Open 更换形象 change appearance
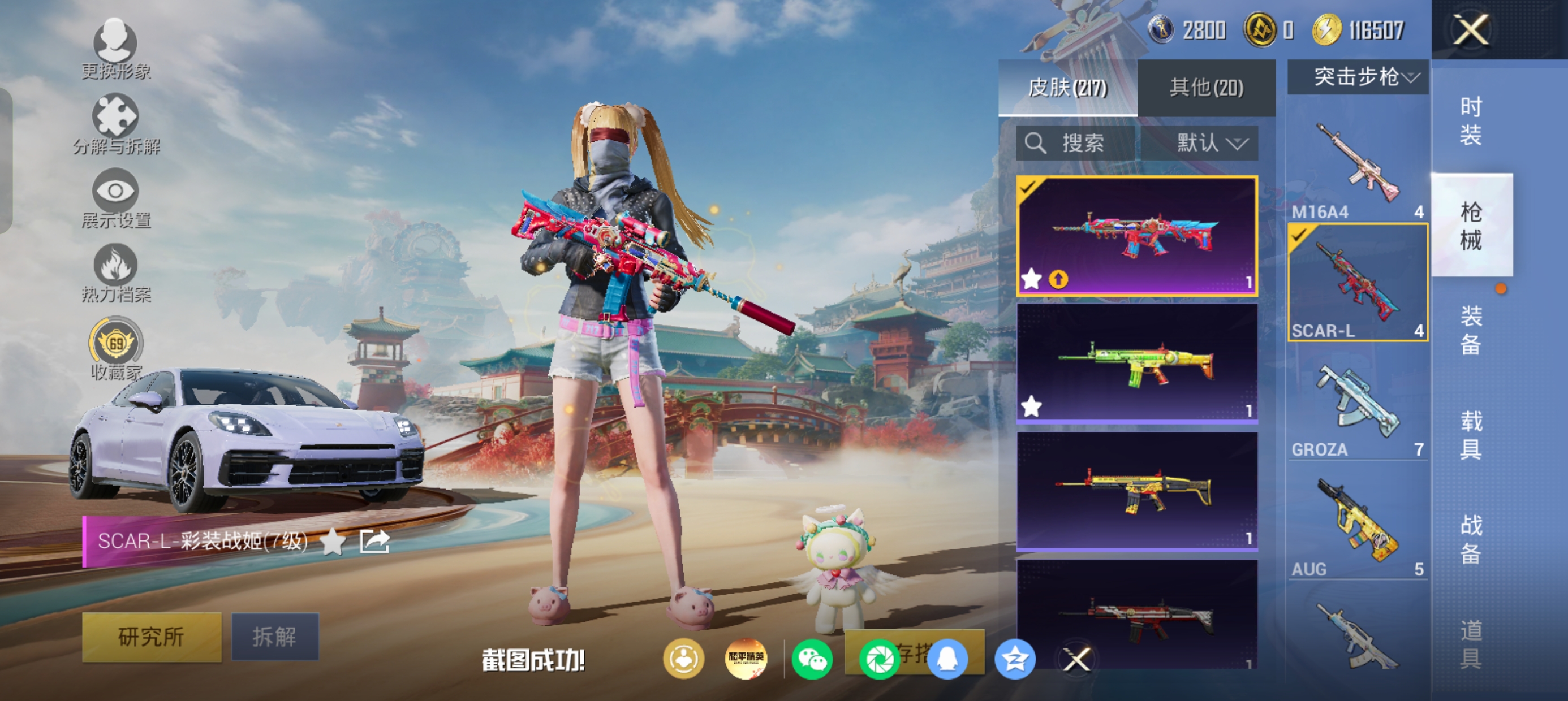The image size is (1568, 701). point(115,50)
